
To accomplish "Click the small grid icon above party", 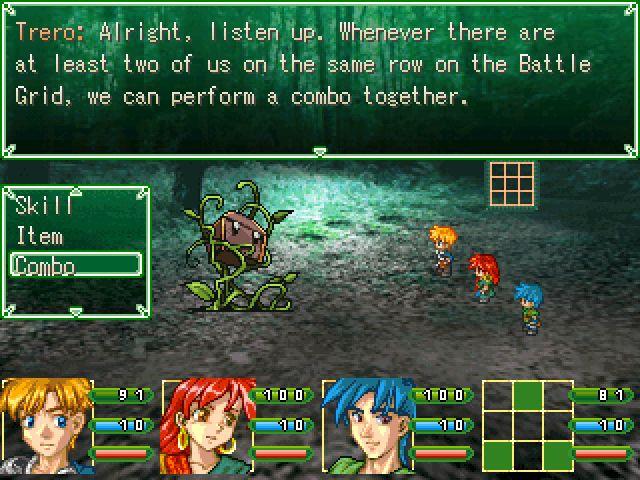I will pyautogui.click(x=512, y=182).
